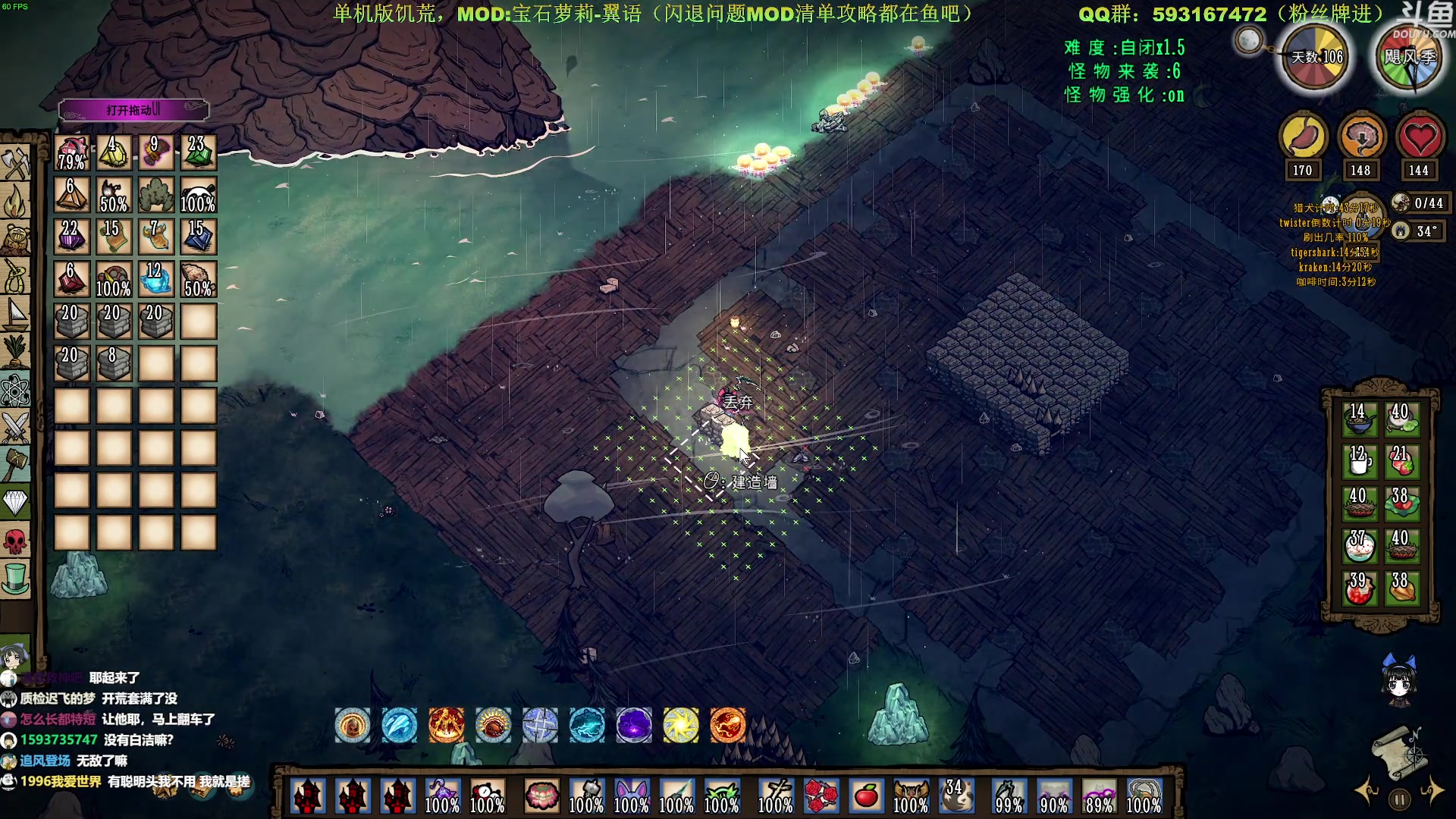Select the green gem stack of 23

(198, 152)
